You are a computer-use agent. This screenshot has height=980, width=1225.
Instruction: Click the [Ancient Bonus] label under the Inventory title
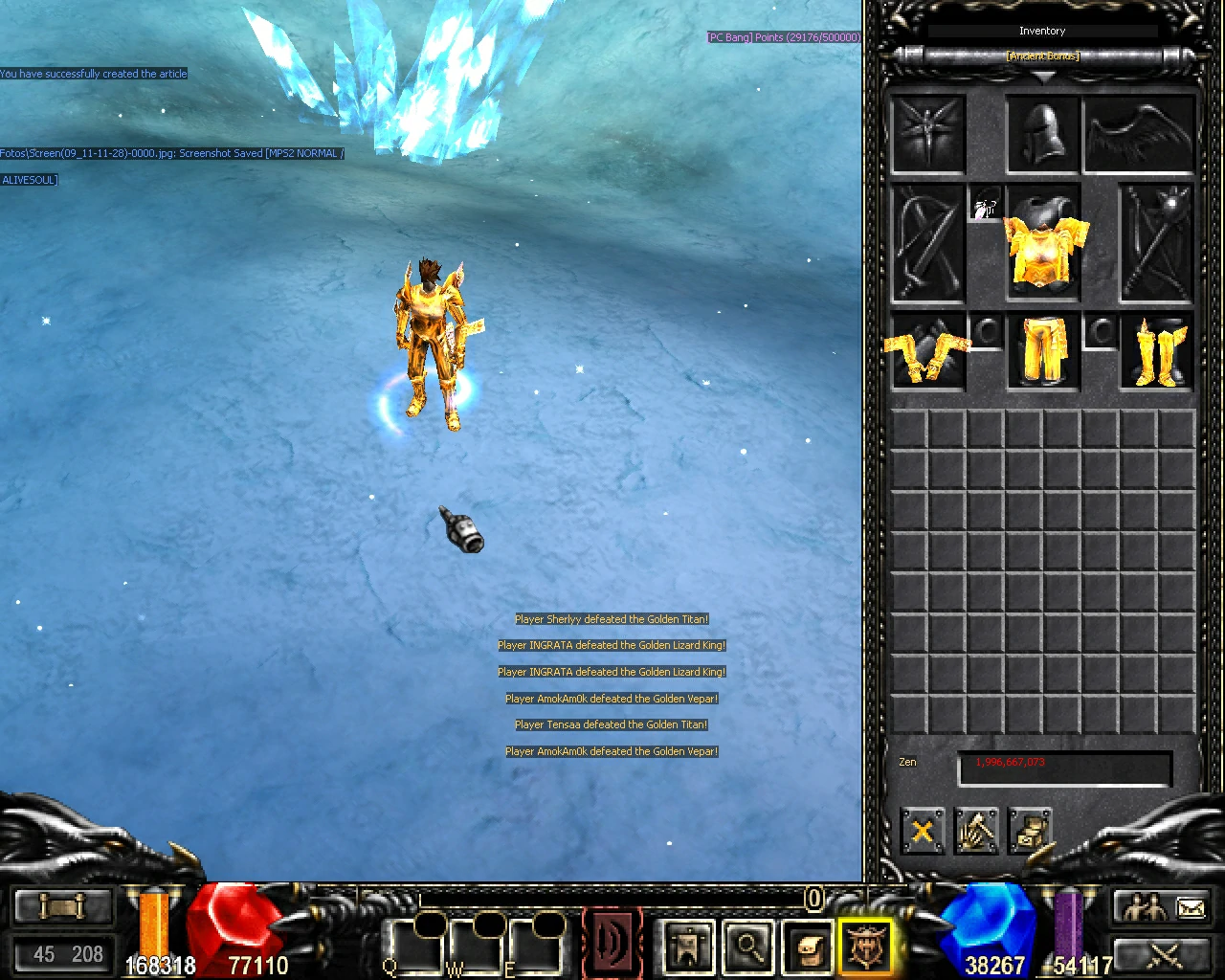(x=1042, y=56)
